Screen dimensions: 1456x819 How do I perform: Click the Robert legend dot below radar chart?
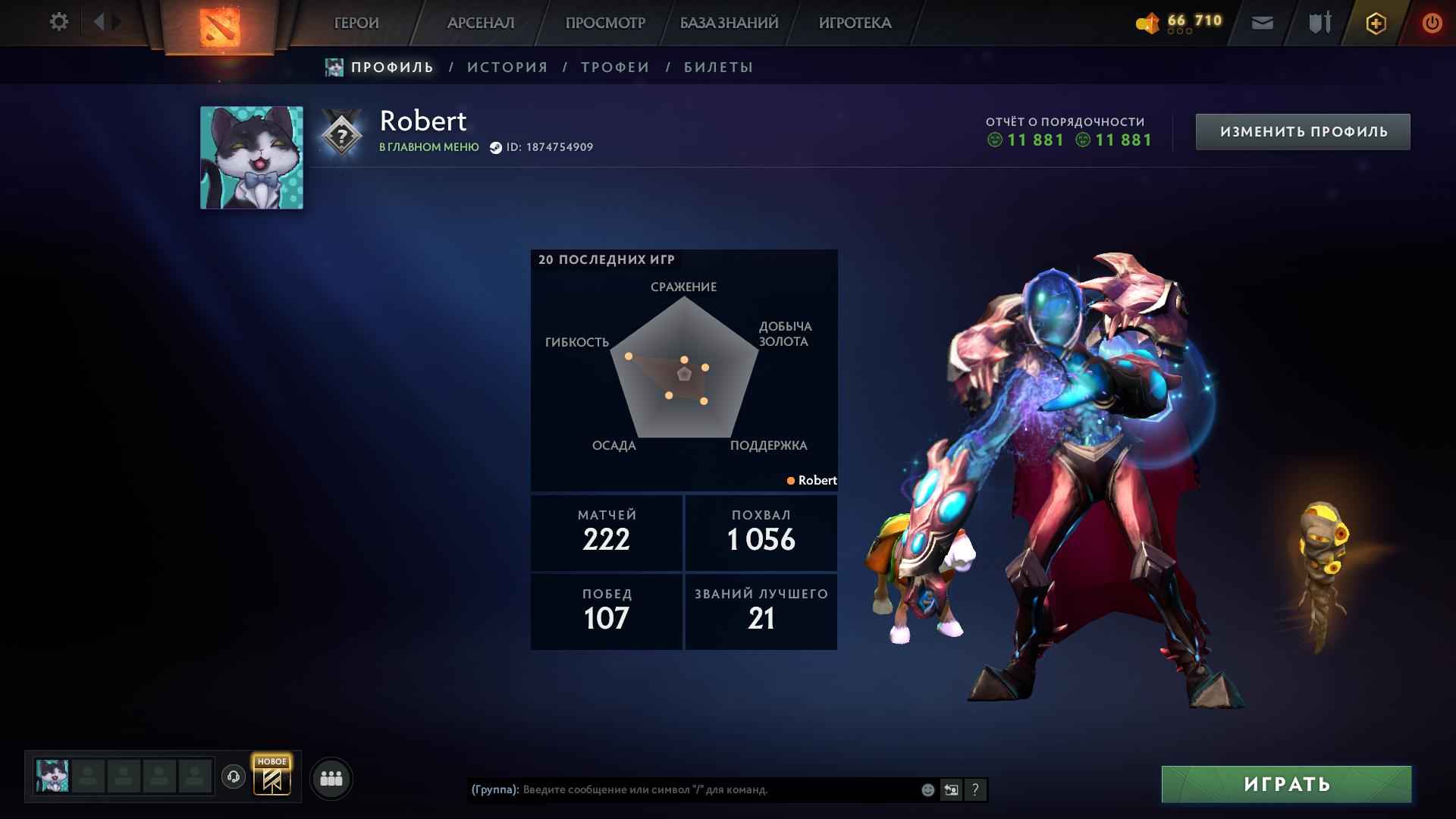pyautogui.click(x=791, y=480)
